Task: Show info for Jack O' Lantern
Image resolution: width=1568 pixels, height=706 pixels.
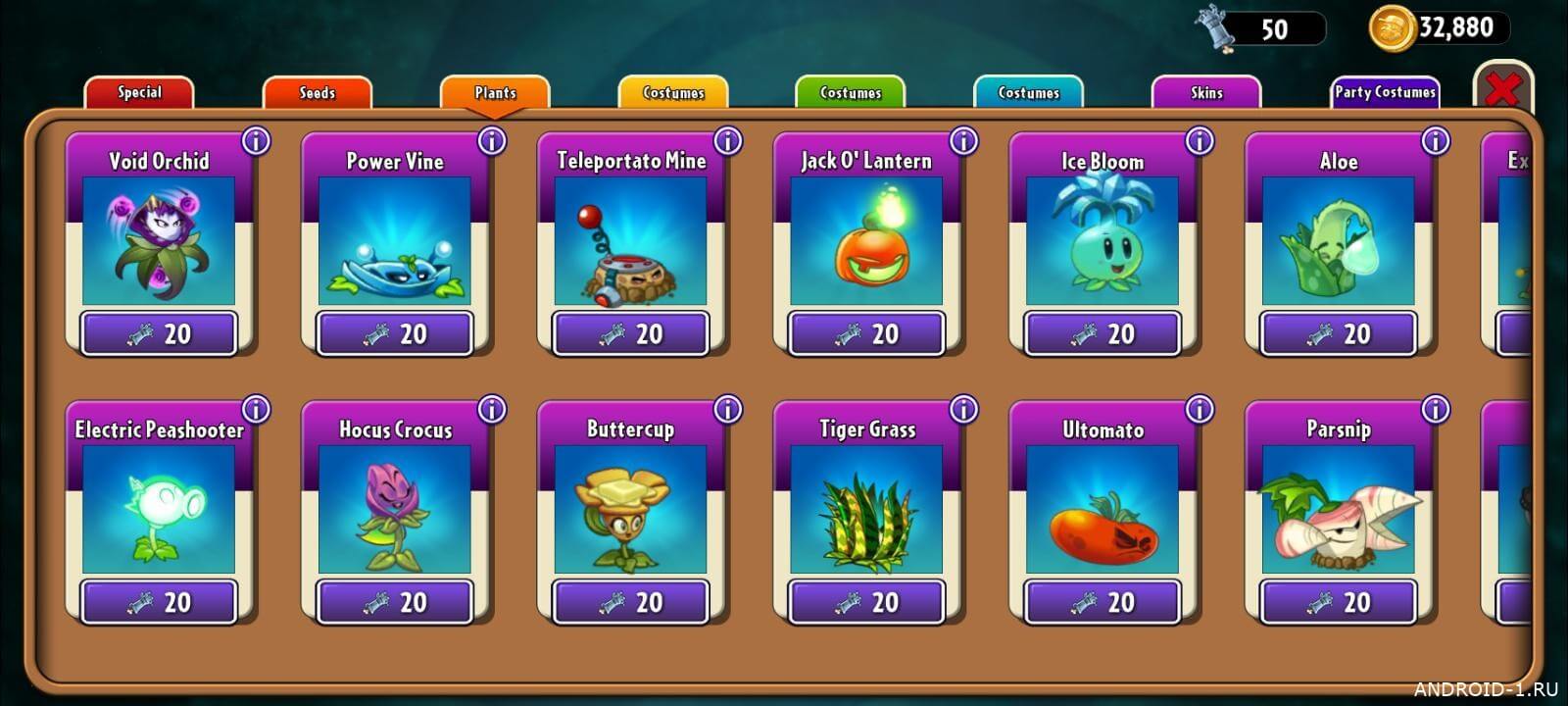Action: [x=963, y=141]
